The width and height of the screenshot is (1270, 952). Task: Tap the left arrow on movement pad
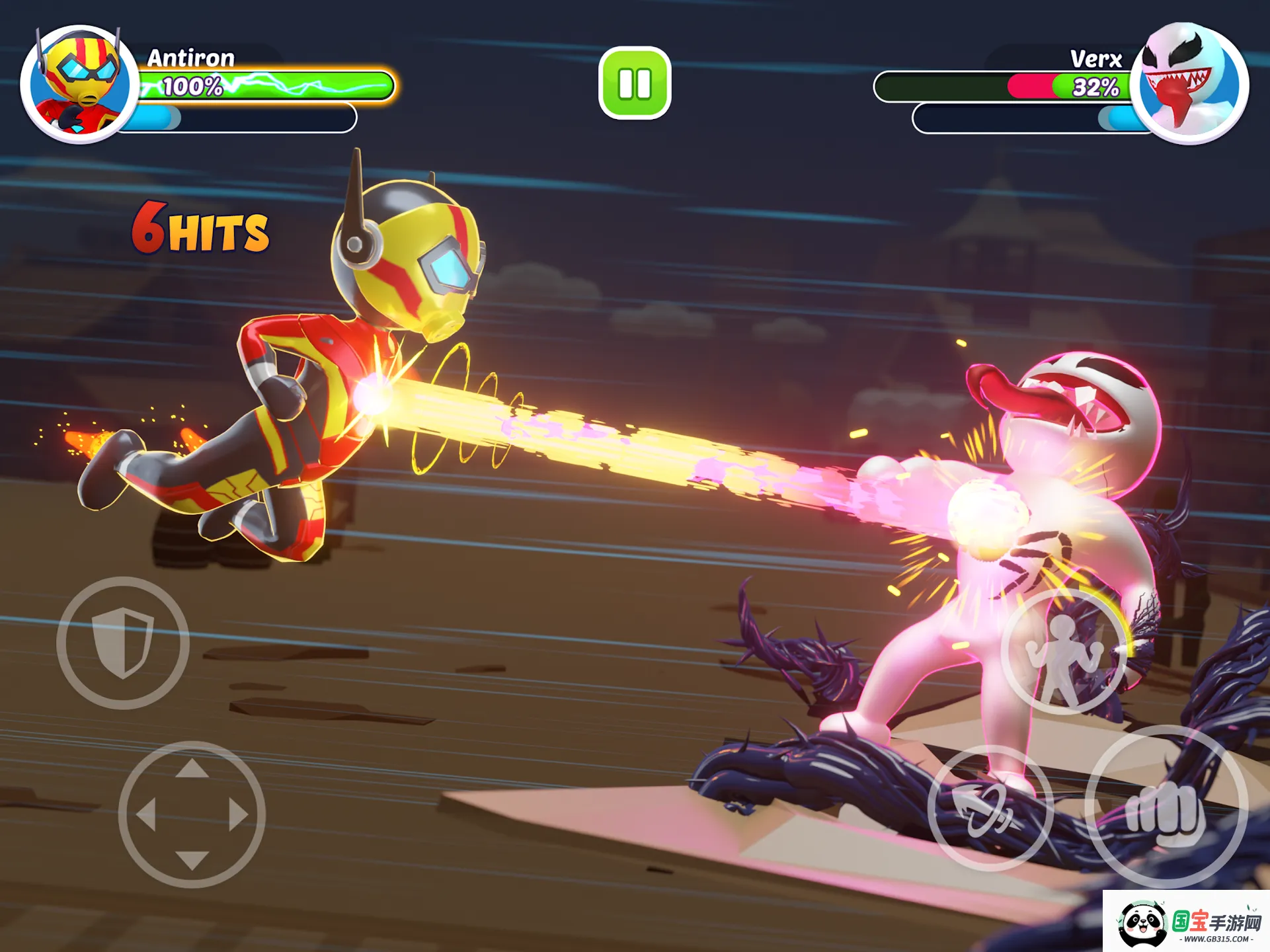[x=146, y=814]
